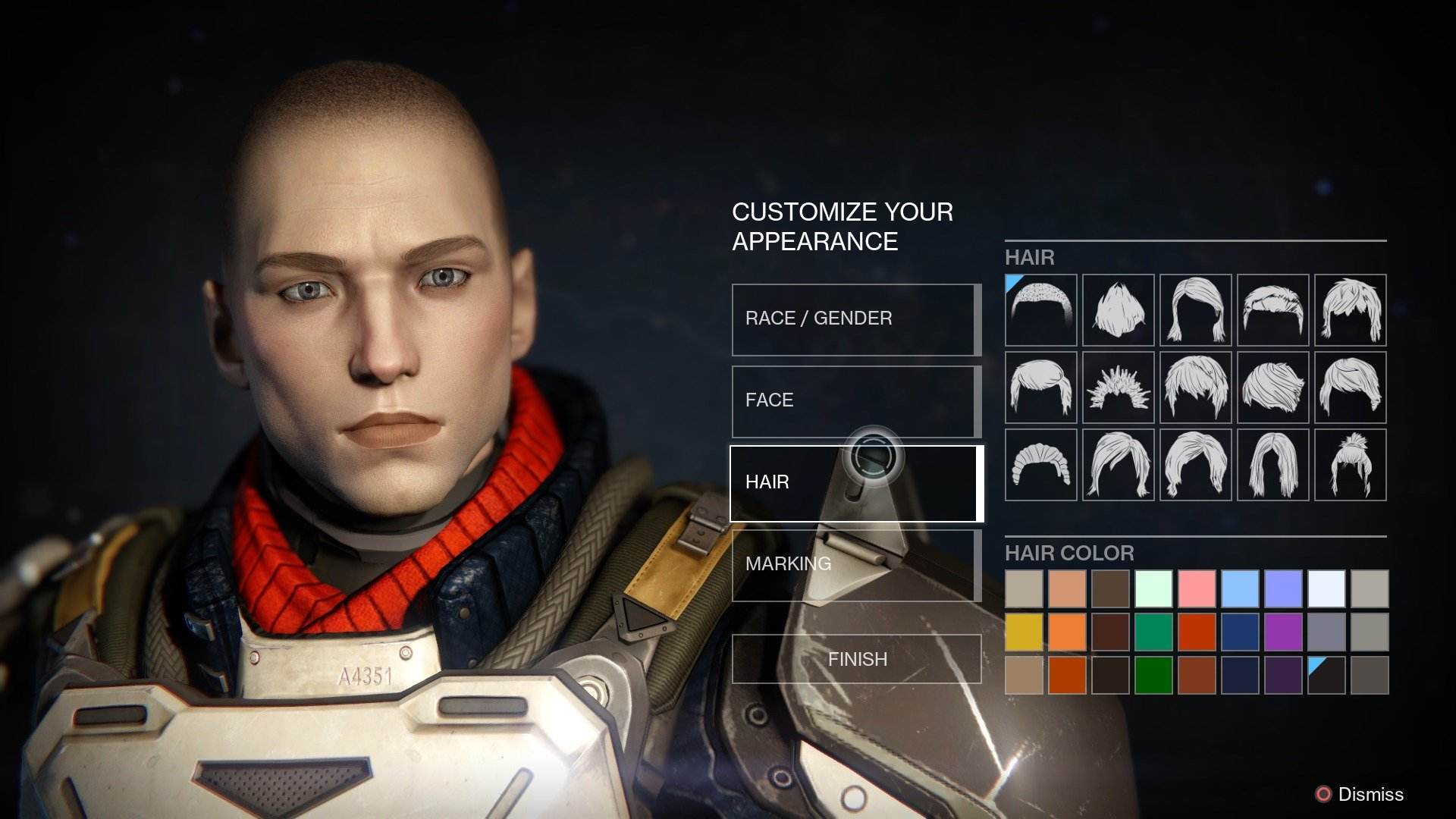
Task: Open the RACE / GENDER category
Action: [x=855, y=318]
